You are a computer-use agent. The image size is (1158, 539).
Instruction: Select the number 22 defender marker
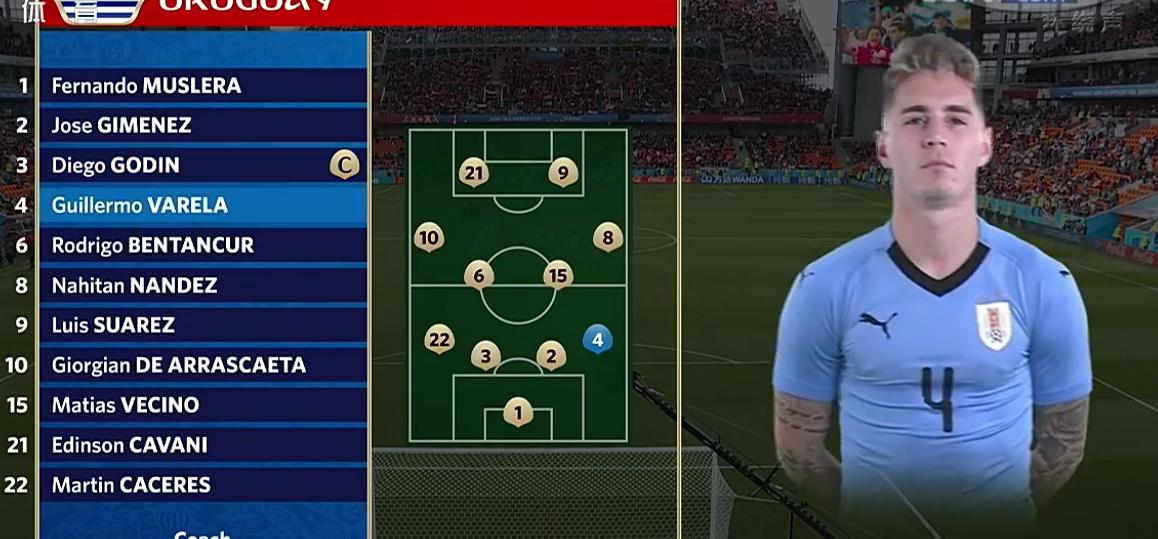click(439, 339)
